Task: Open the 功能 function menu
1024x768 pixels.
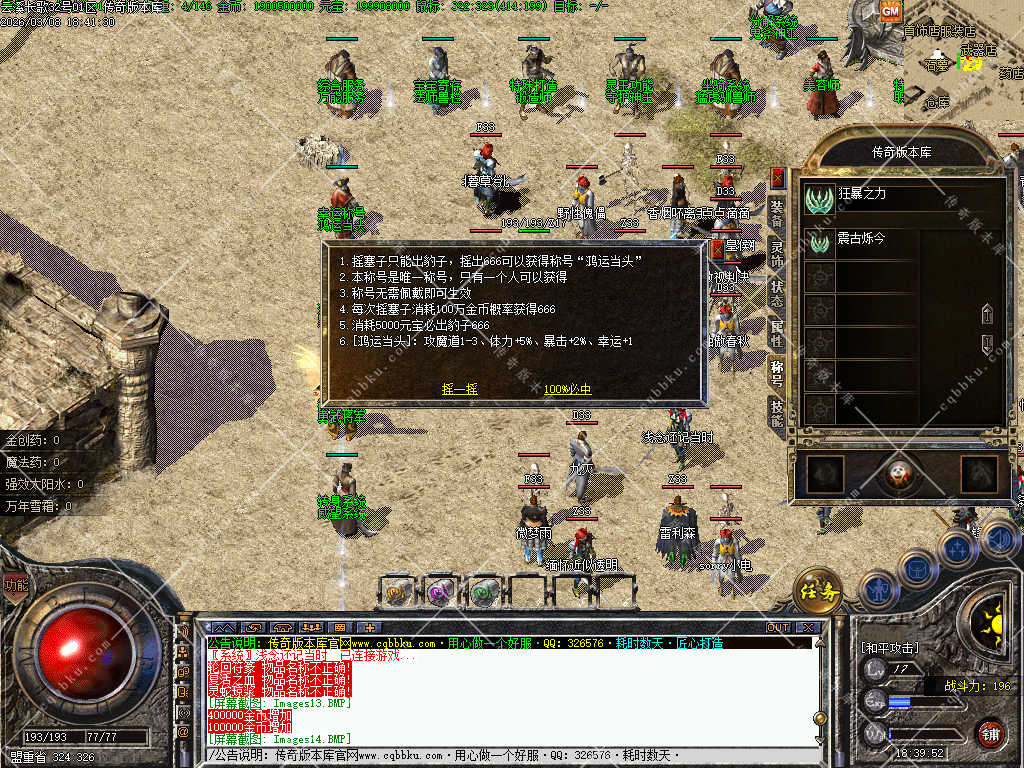Action: tap(15, 585)
